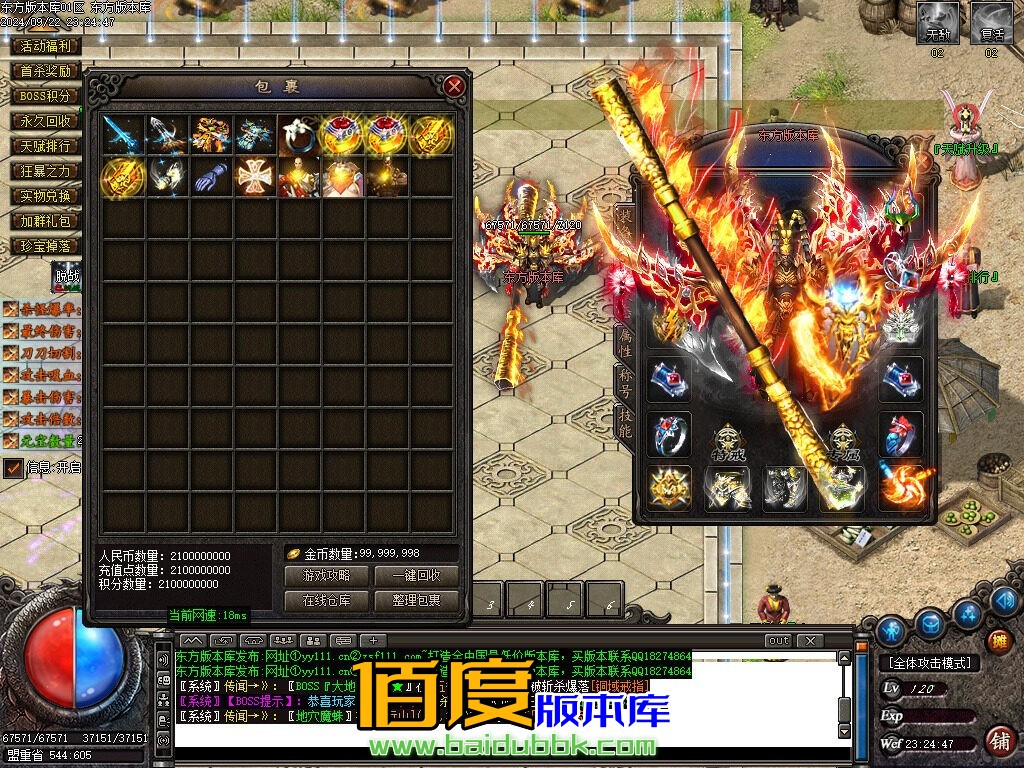The image size is (1024, 768).
Task: Select the blue sword in the bag
Action: (x=123, y=133)
